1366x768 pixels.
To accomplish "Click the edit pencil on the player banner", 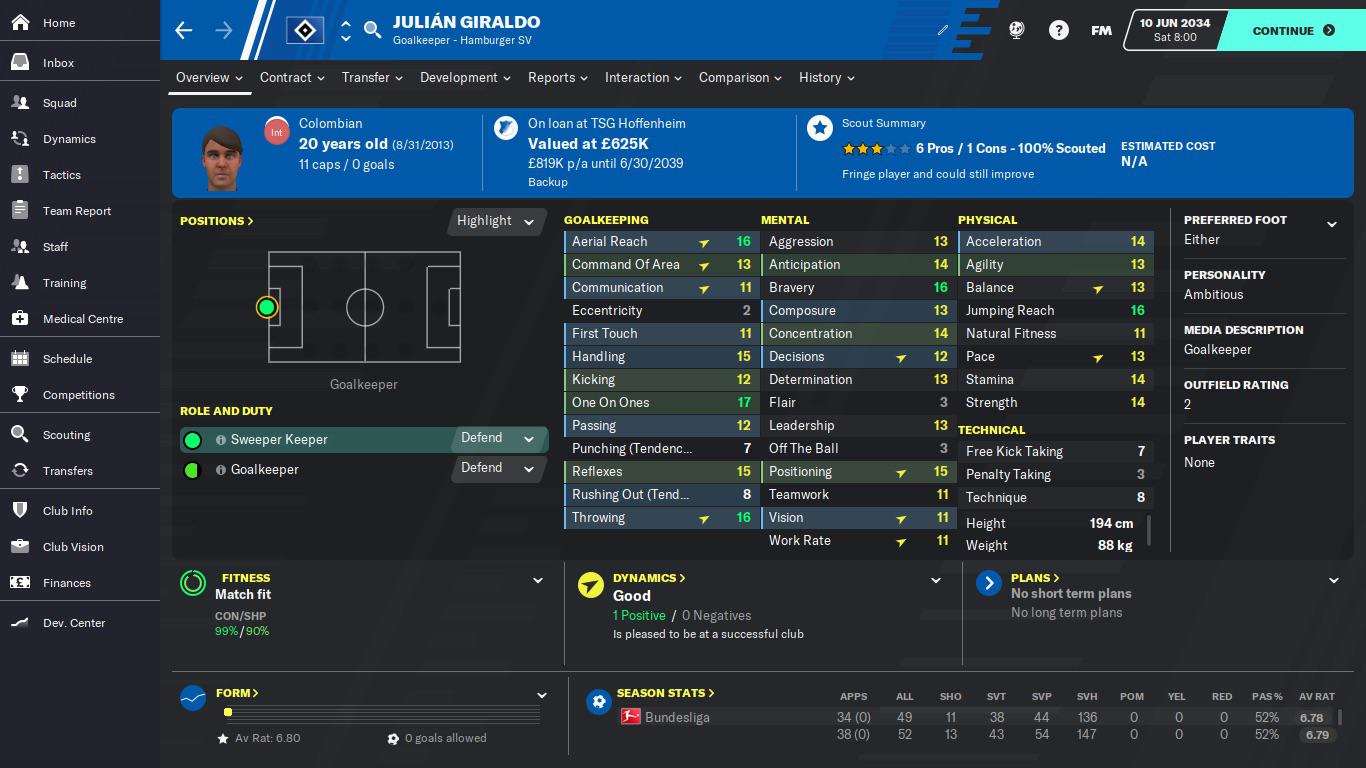I will point(941,30).
